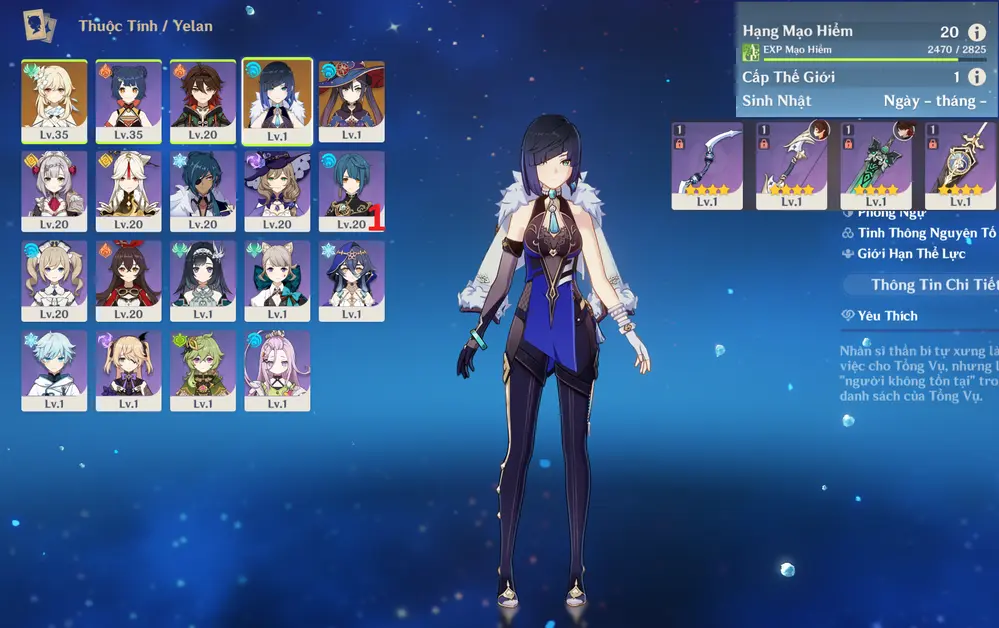Choose Fischl's character portrait
This screenshot has width=999, height=628.
point(128,369)
